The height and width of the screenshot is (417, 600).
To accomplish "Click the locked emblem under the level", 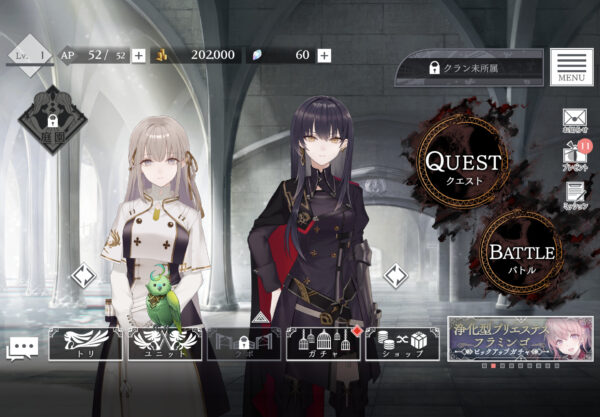I will tap(52, 120).
